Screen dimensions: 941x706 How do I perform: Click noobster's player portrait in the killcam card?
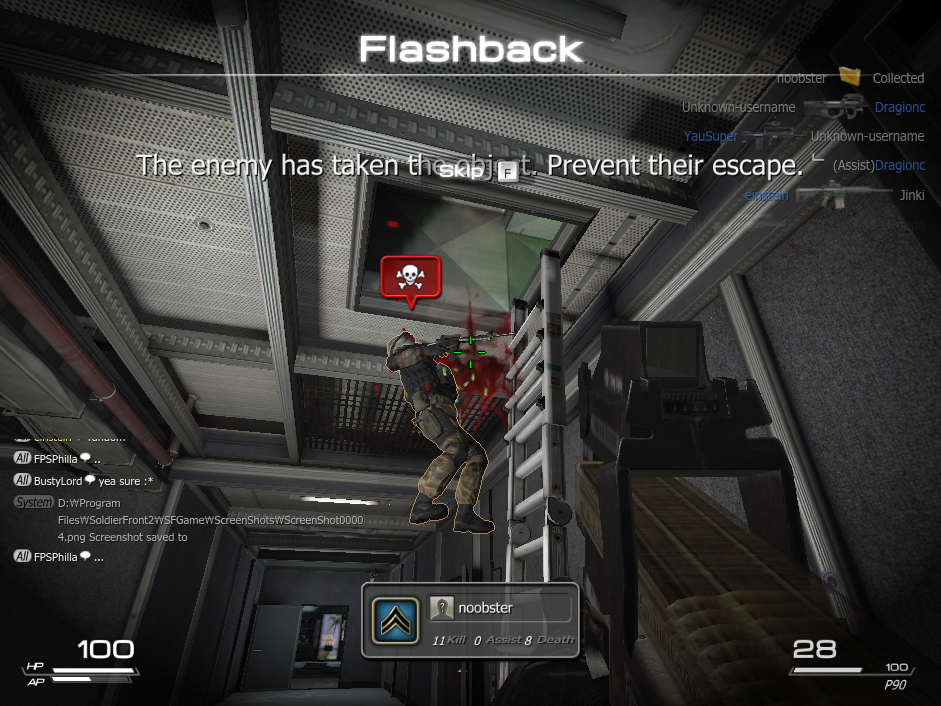441,607
